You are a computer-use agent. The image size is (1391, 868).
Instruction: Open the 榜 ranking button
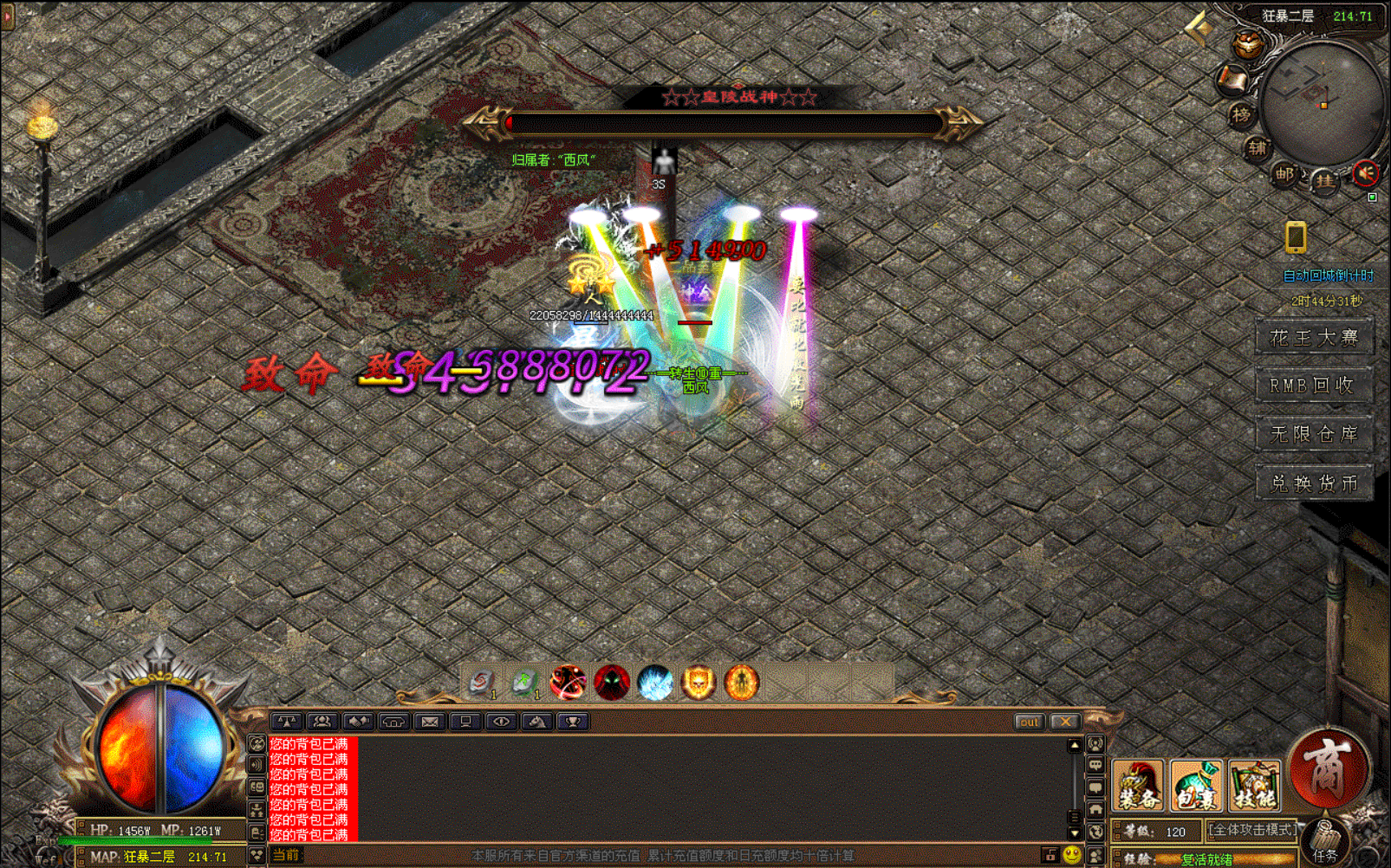(x=1241, y=114)
